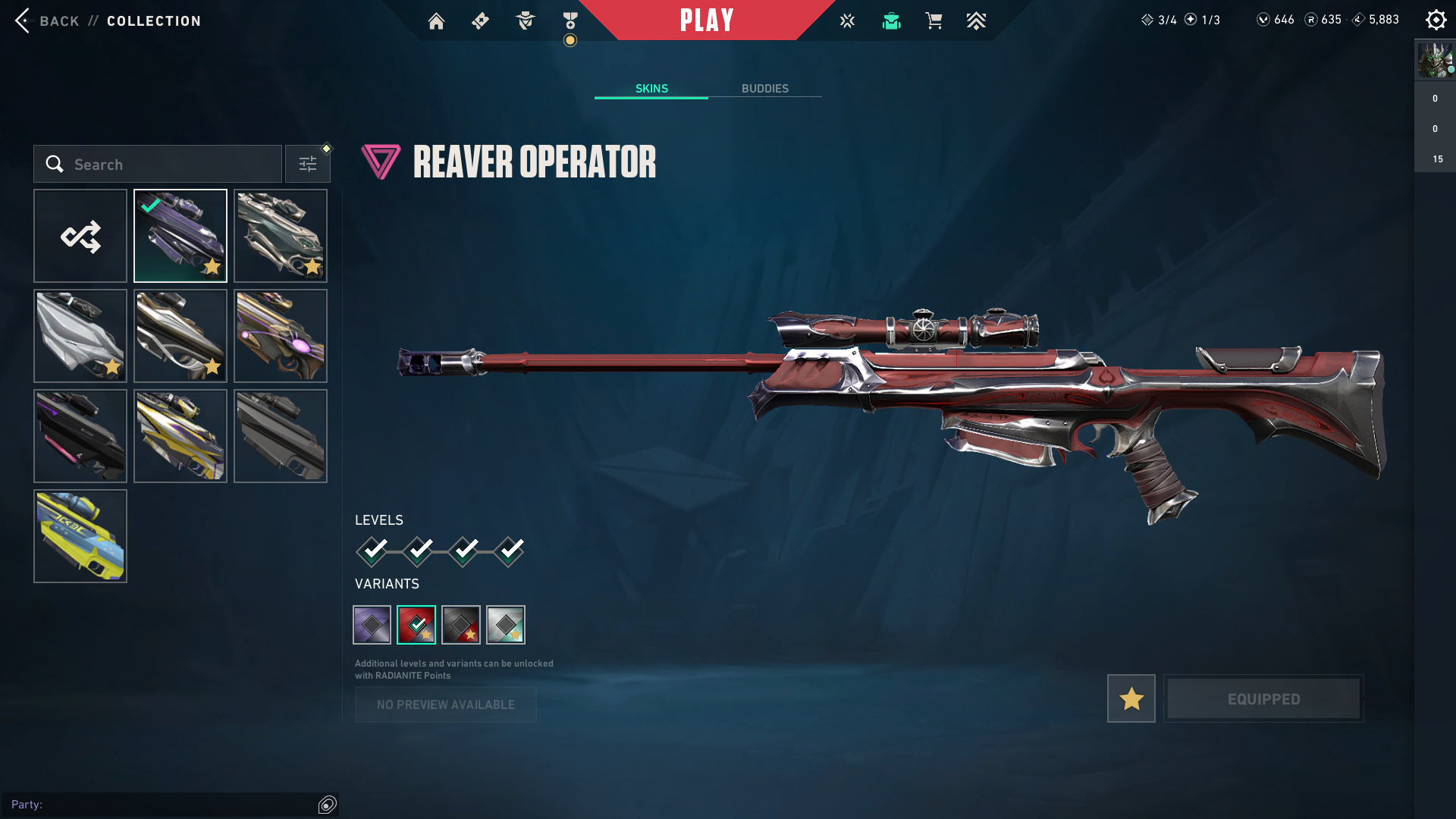Choose the white and teal variant swatch

click(x=506, y=625)
